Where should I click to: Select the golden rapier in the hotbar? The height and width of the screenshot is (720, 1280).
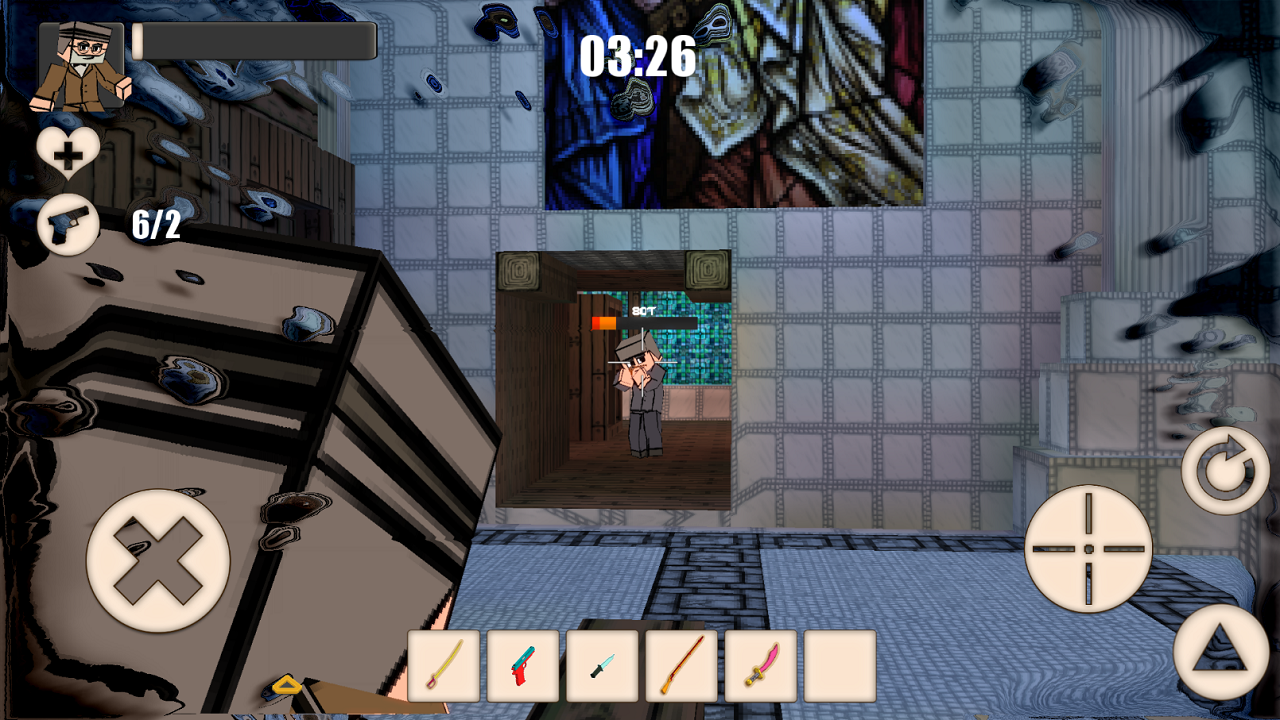point(443,666)
